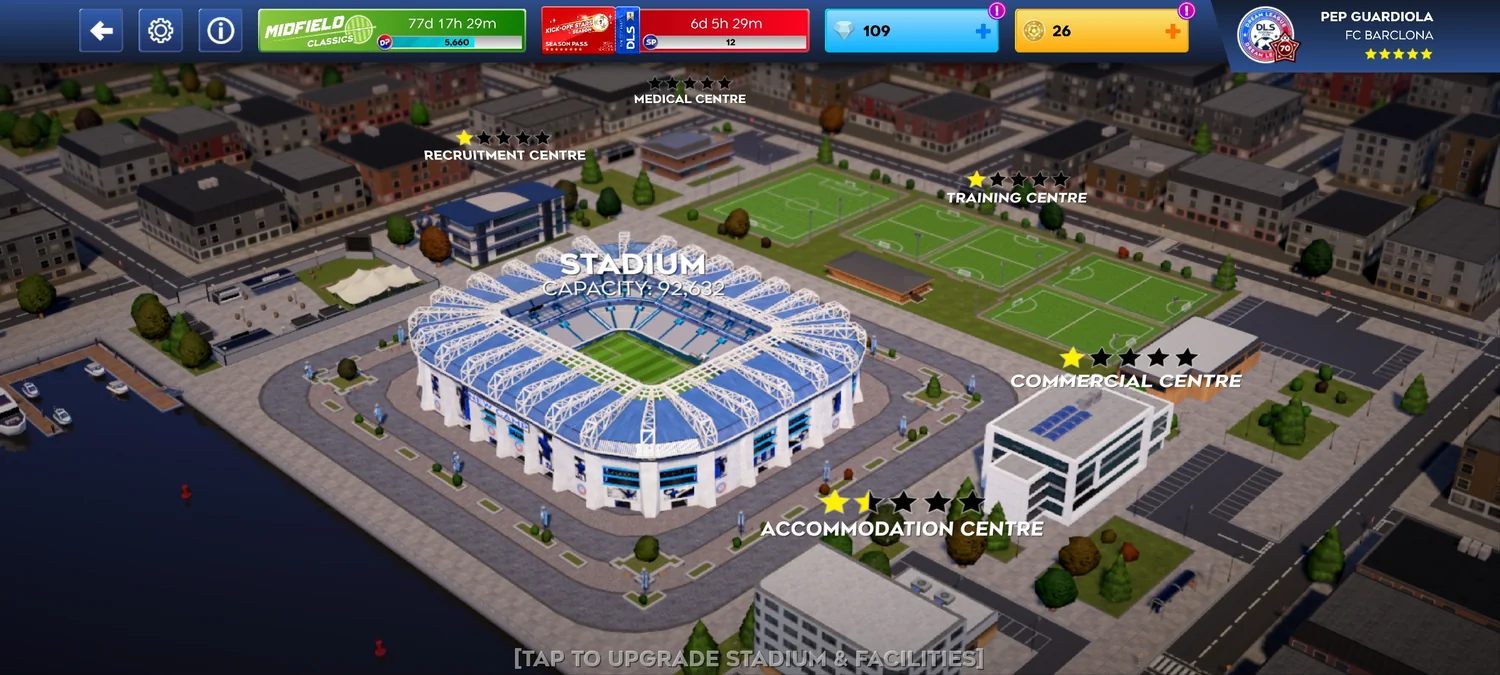The image size is (1500, 675).
Task: Add more gems with the plus
Action: pos(983,31)
